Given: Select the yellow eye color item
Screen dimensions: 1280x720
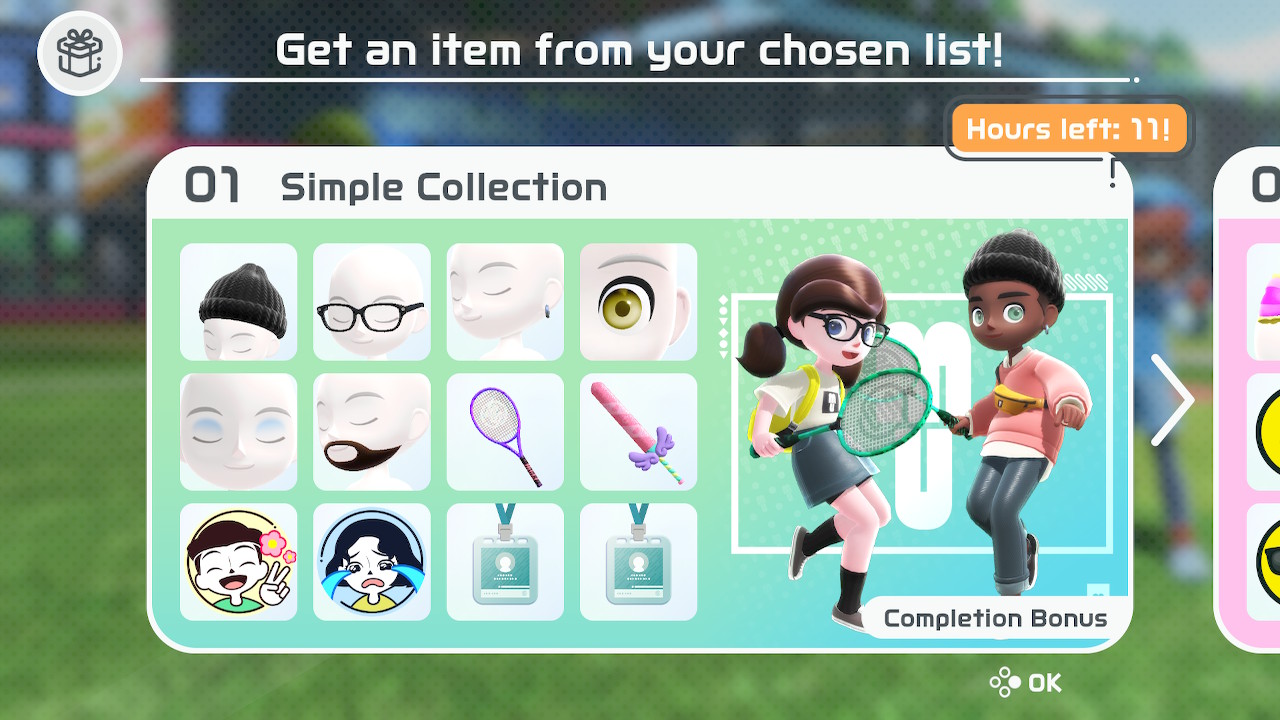Looking at the screenshot, I should (638, 302).
